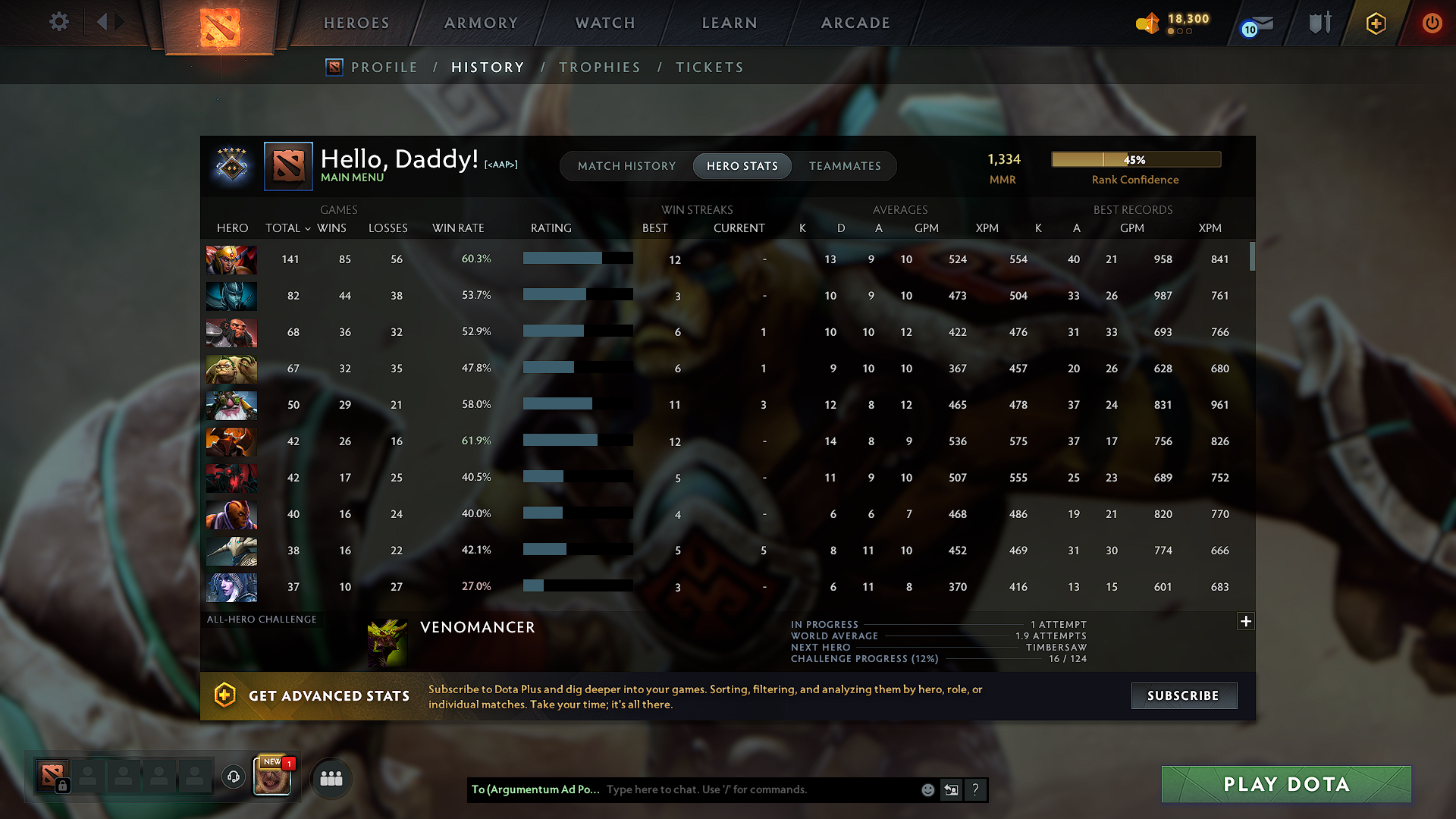Click the Rank Confidence progress bar
Viewport: 1456px width, 819px height.
pos(1135,159)
